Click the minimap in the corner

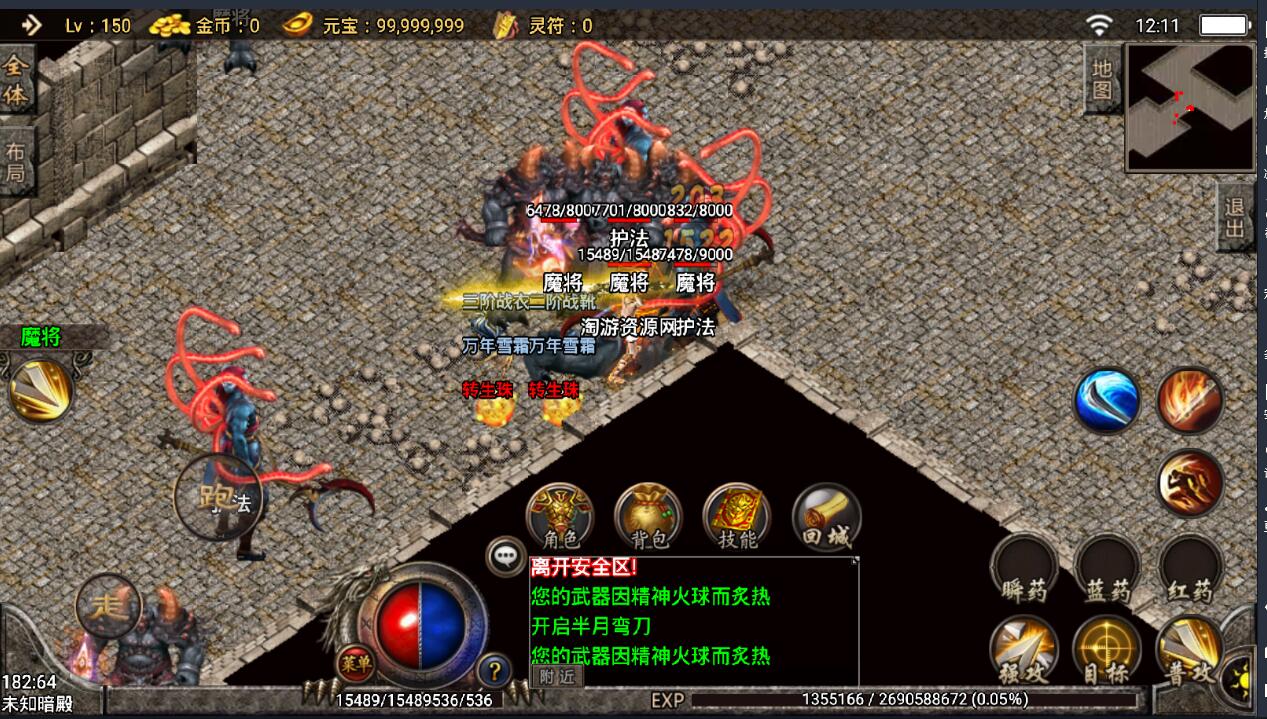tap(1190, 107)
